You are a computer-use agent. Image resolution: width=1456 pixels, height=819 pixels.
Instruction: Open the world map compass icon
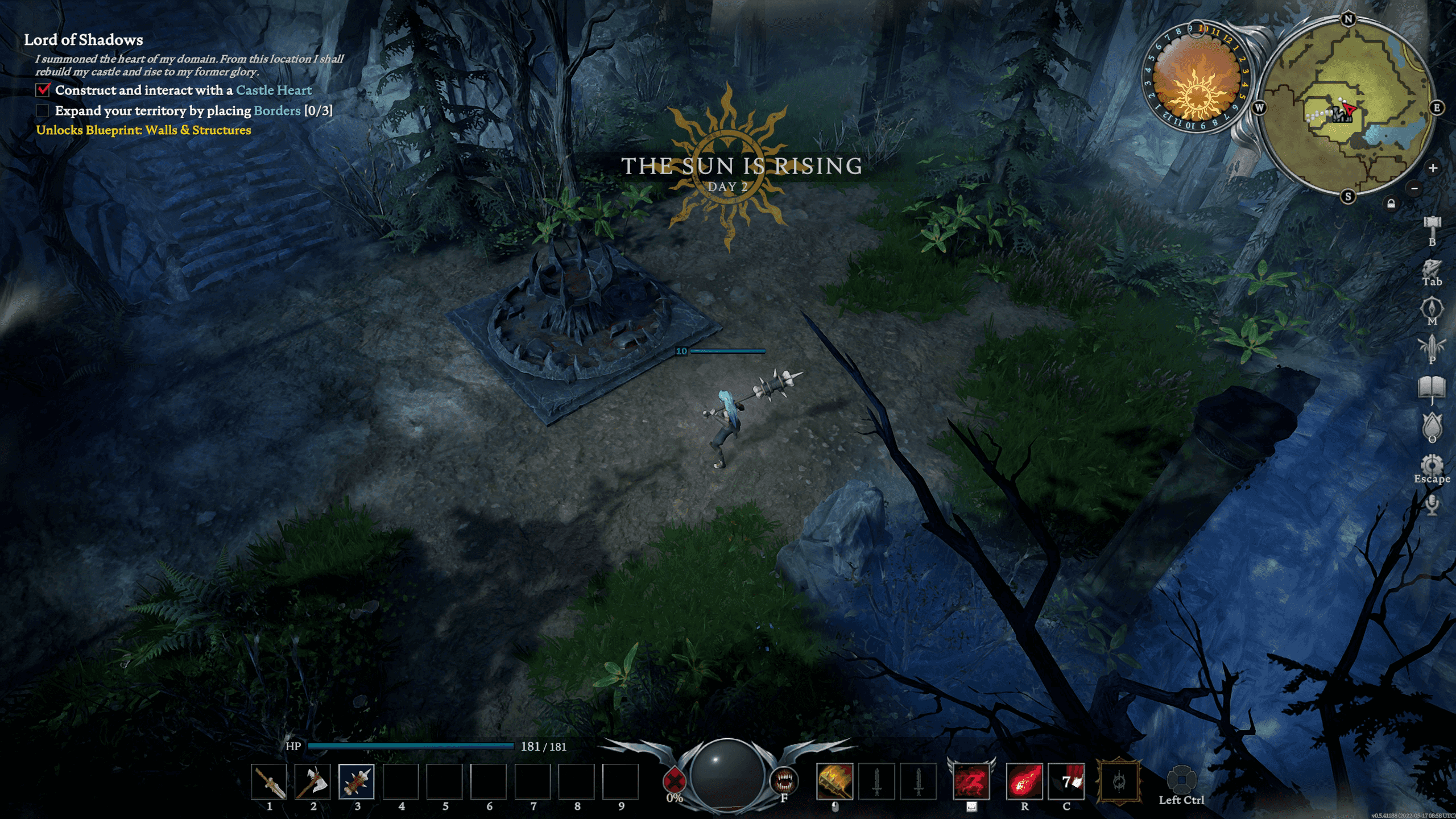coord(1432,308)
